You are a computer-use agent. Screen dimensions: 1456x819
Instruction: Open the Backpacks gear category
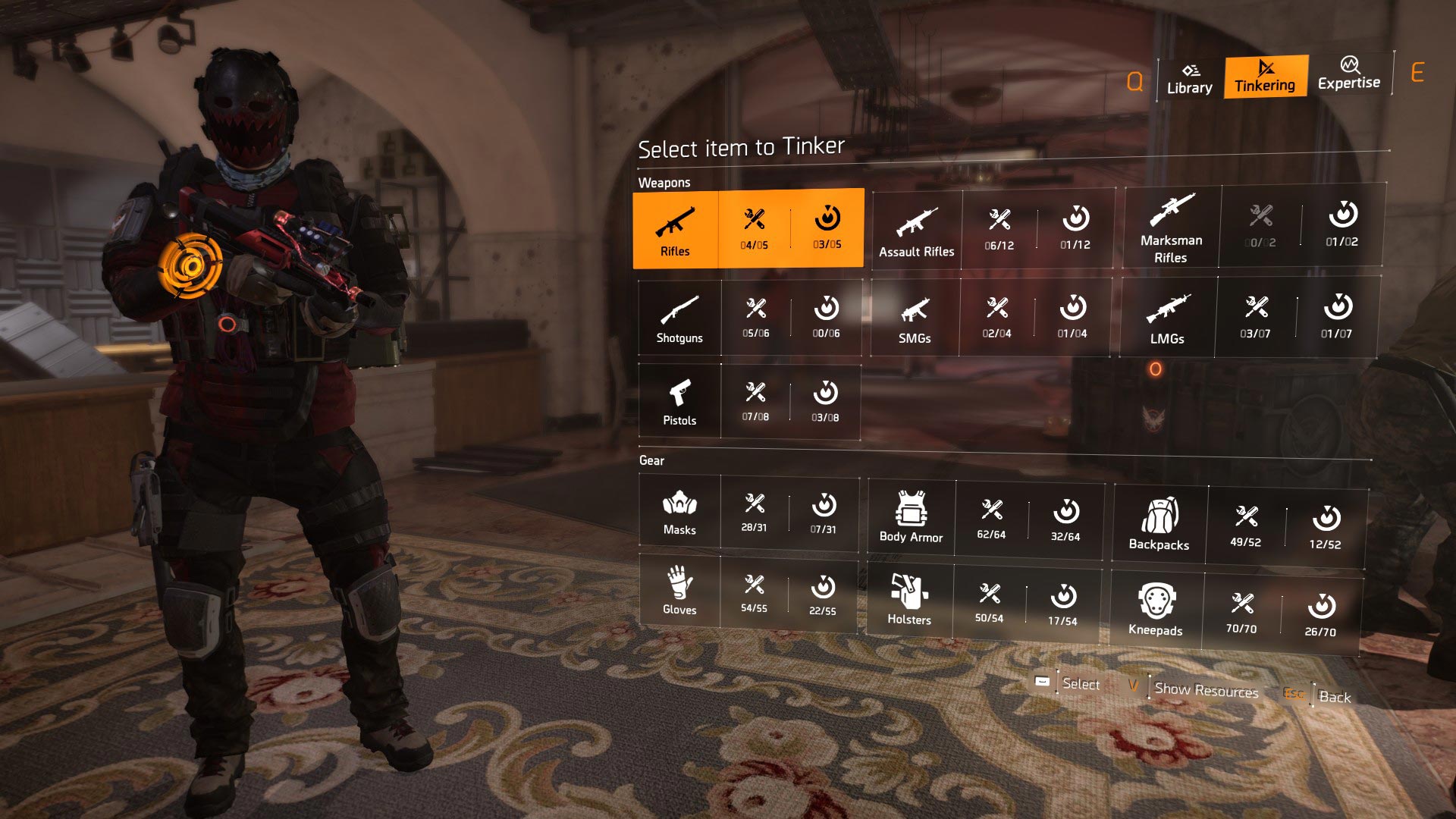1159,525
